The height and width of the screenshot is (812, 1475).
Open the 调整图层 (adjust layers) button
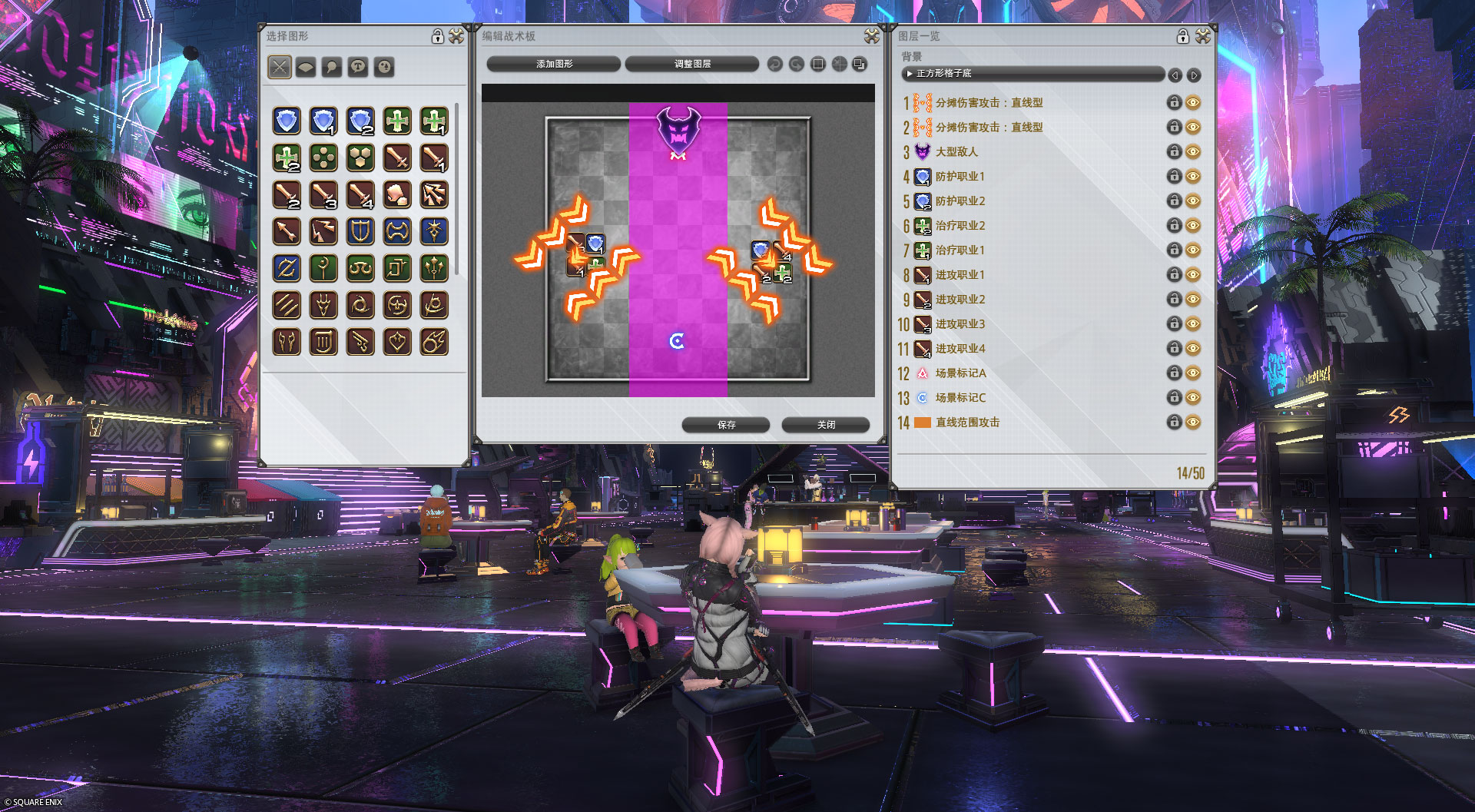point(692,64)
